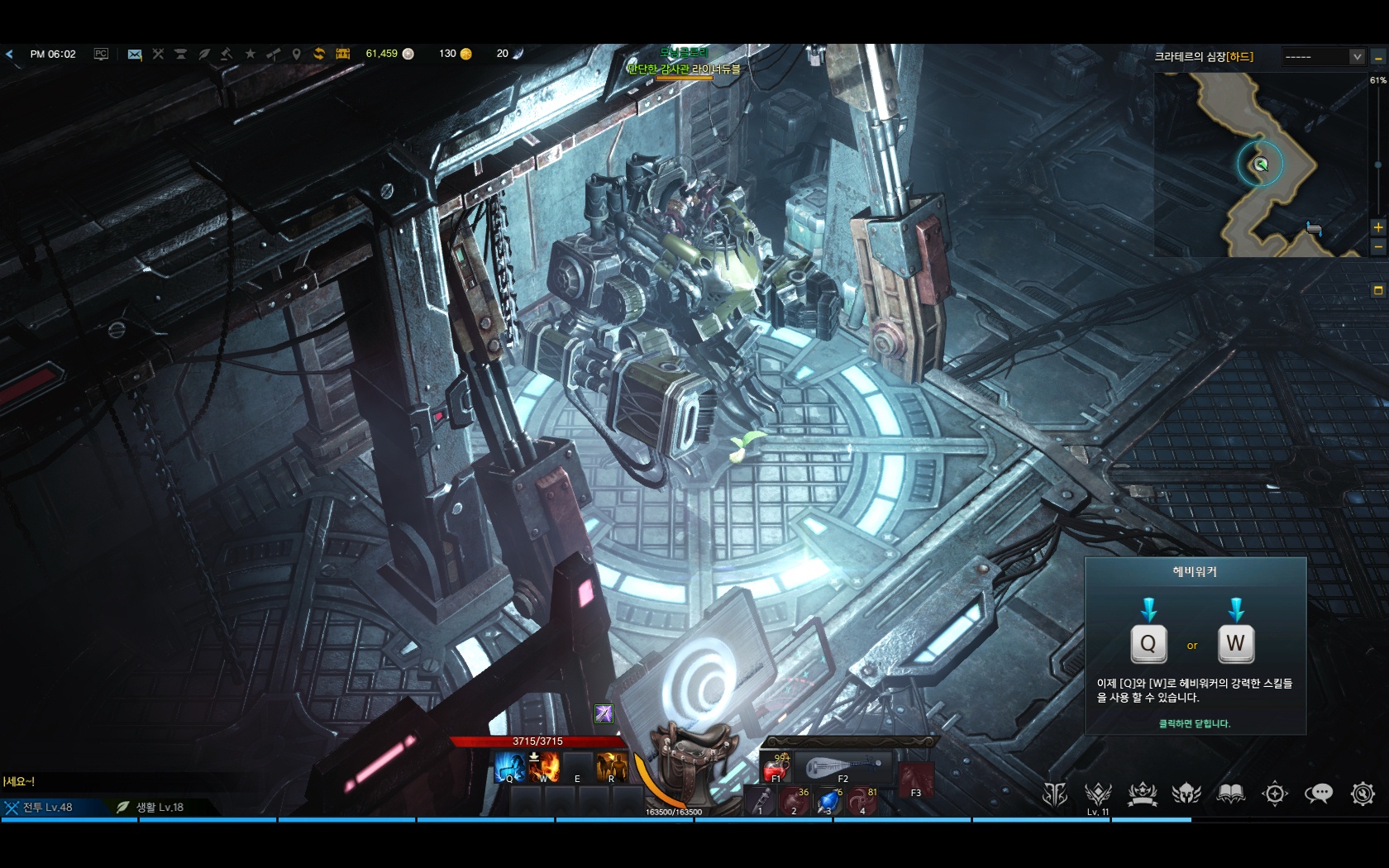
Task: Use the blue crystal item in slot 3
Action: click(x=828, y=801)
